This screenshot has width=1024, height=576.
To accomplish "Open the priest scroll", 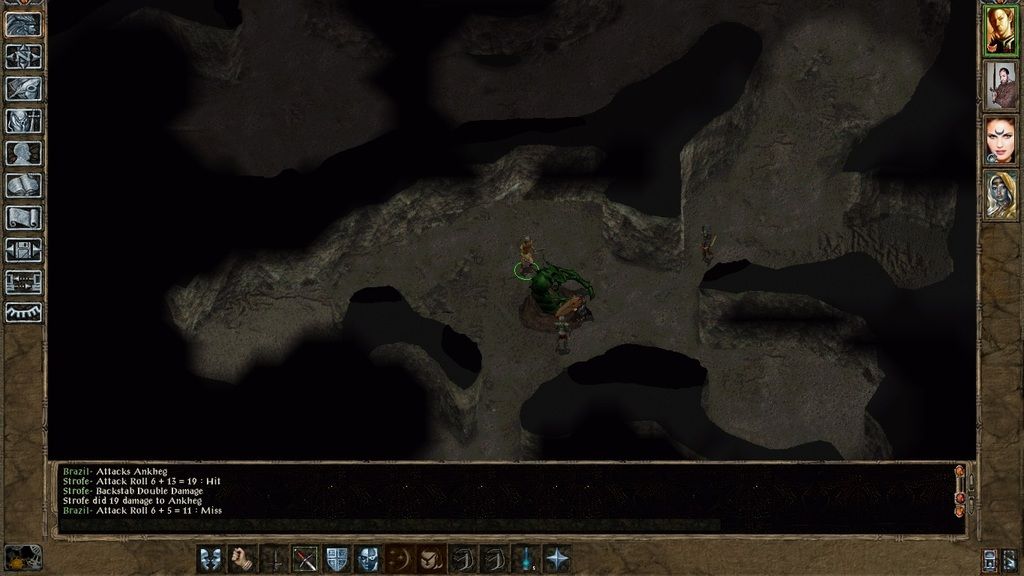I will [23, 217].
